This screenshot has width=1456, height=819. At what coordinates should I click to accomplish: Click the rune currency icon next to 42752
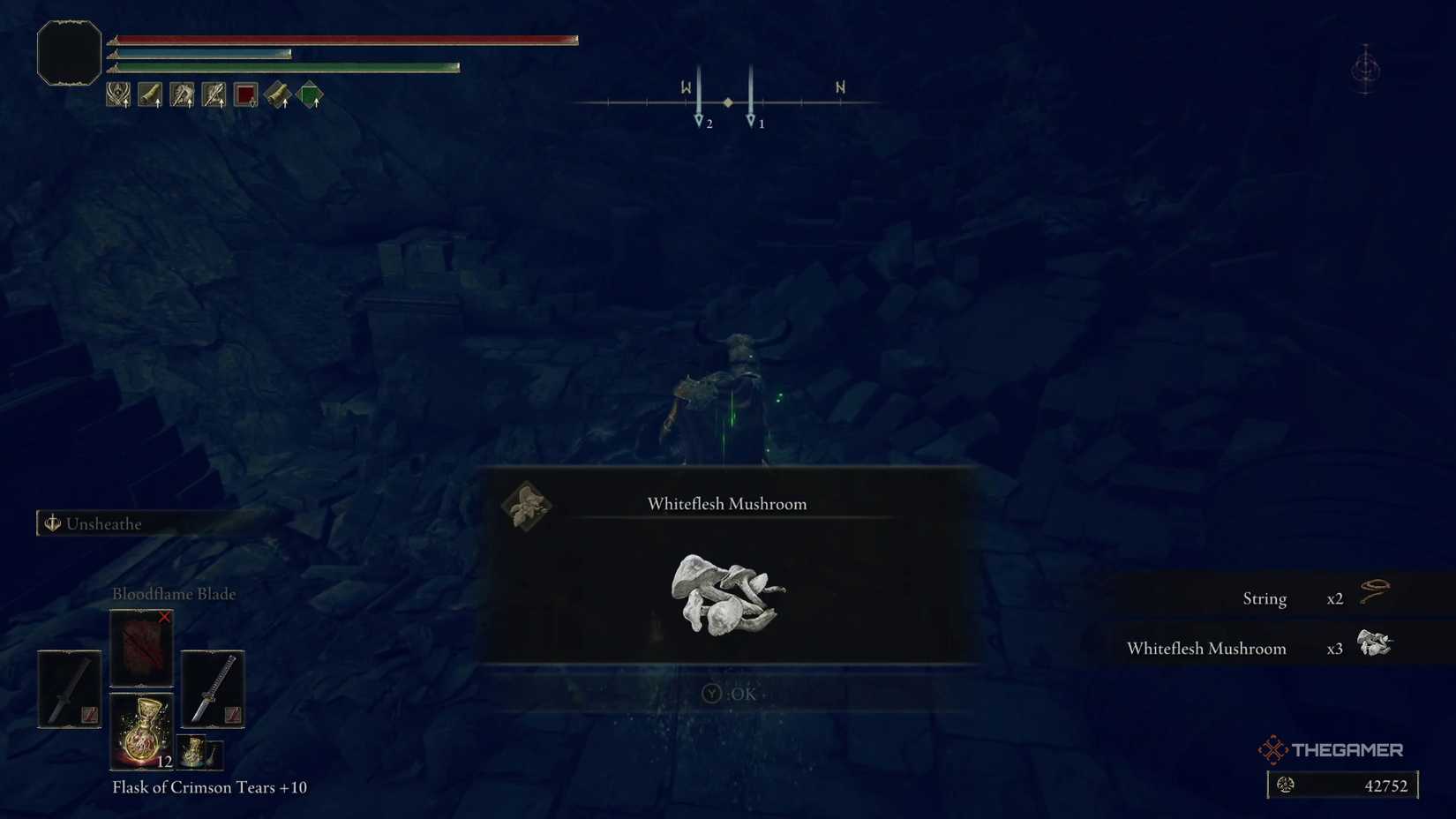tap(1287, 785)
